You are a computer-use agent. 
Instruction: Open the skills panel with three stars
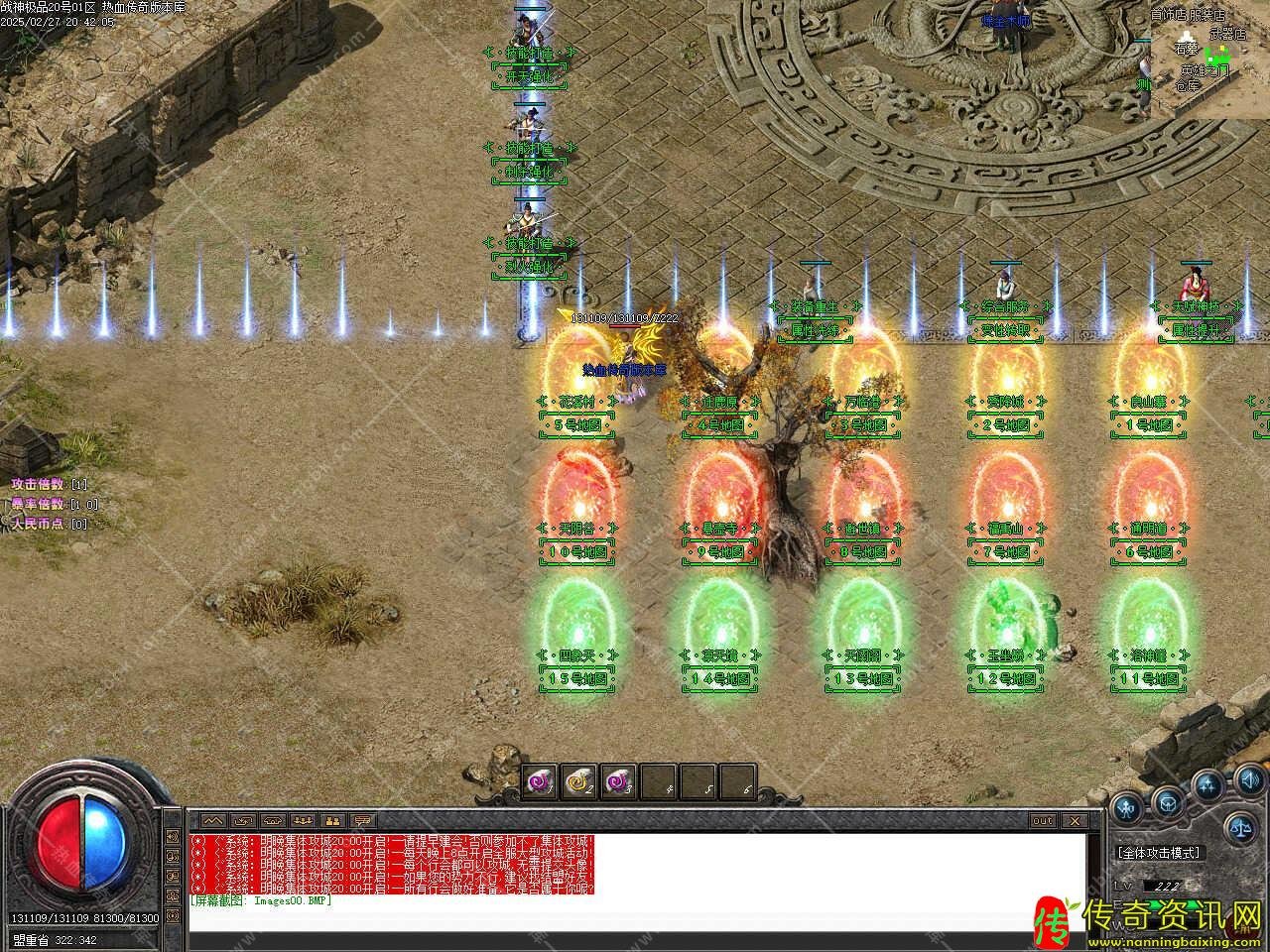tap(1206, 785)
